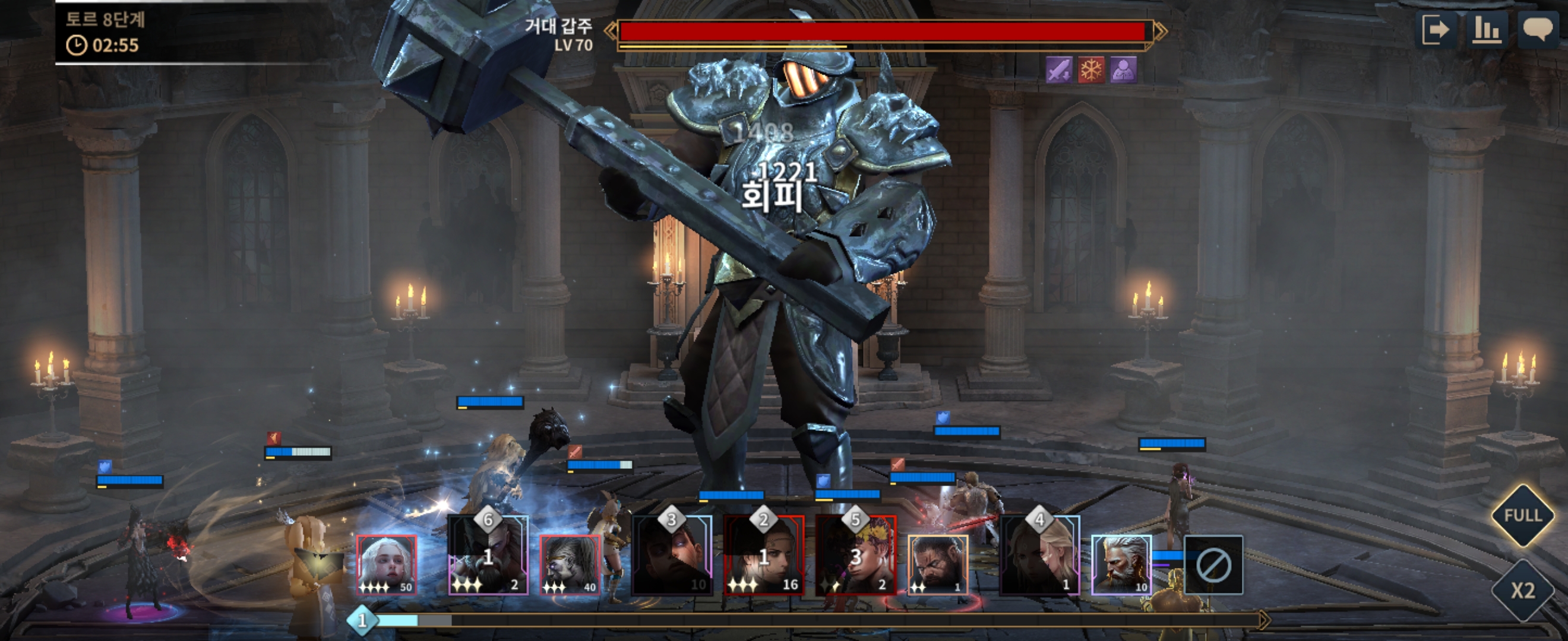Select the white-haired girl hero portrait
This screenshot has height=641, width=1568.
point(387,564)
